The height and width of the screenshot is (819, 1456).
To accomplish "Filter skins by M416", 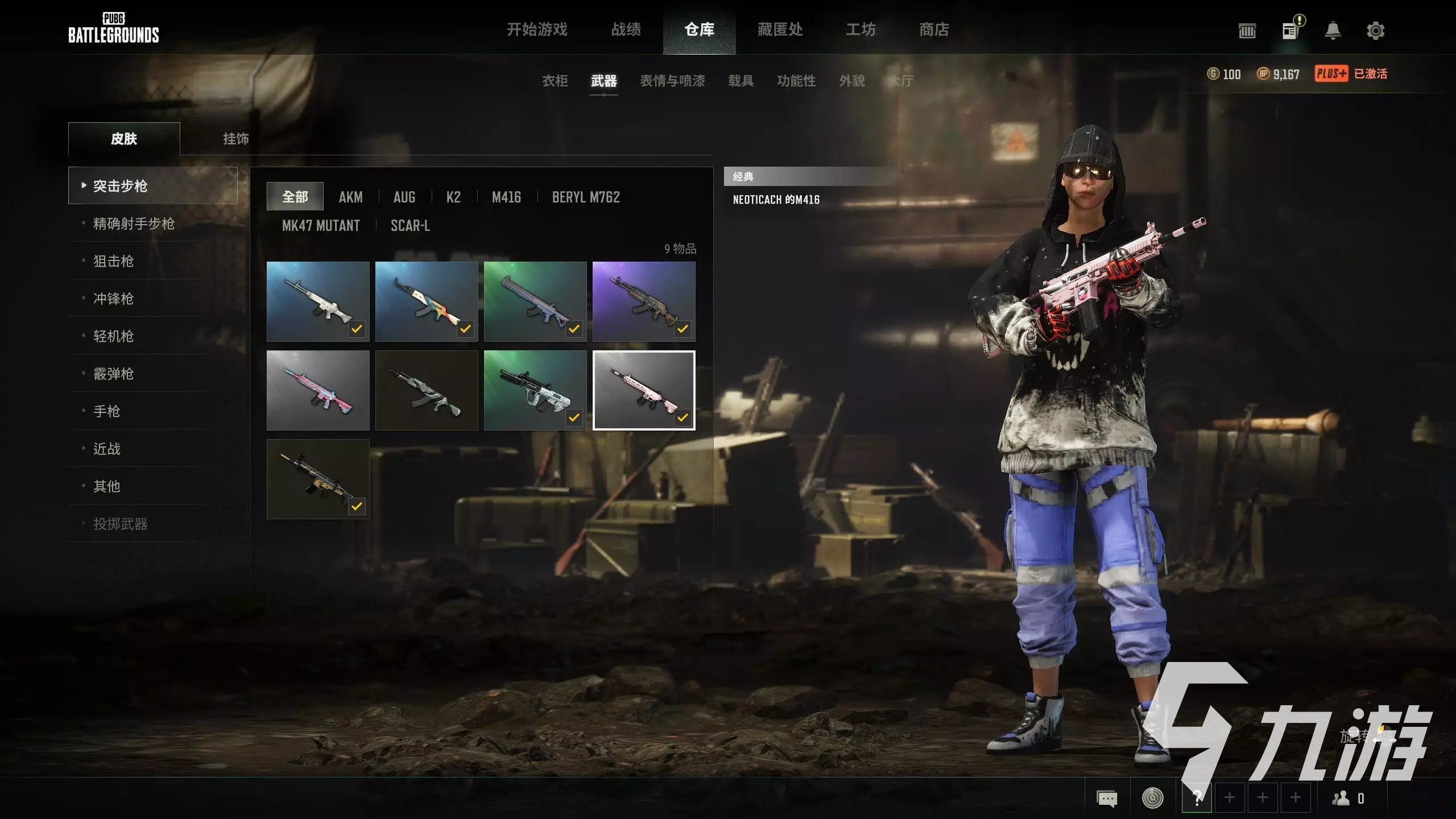I will tap(506, 197).
